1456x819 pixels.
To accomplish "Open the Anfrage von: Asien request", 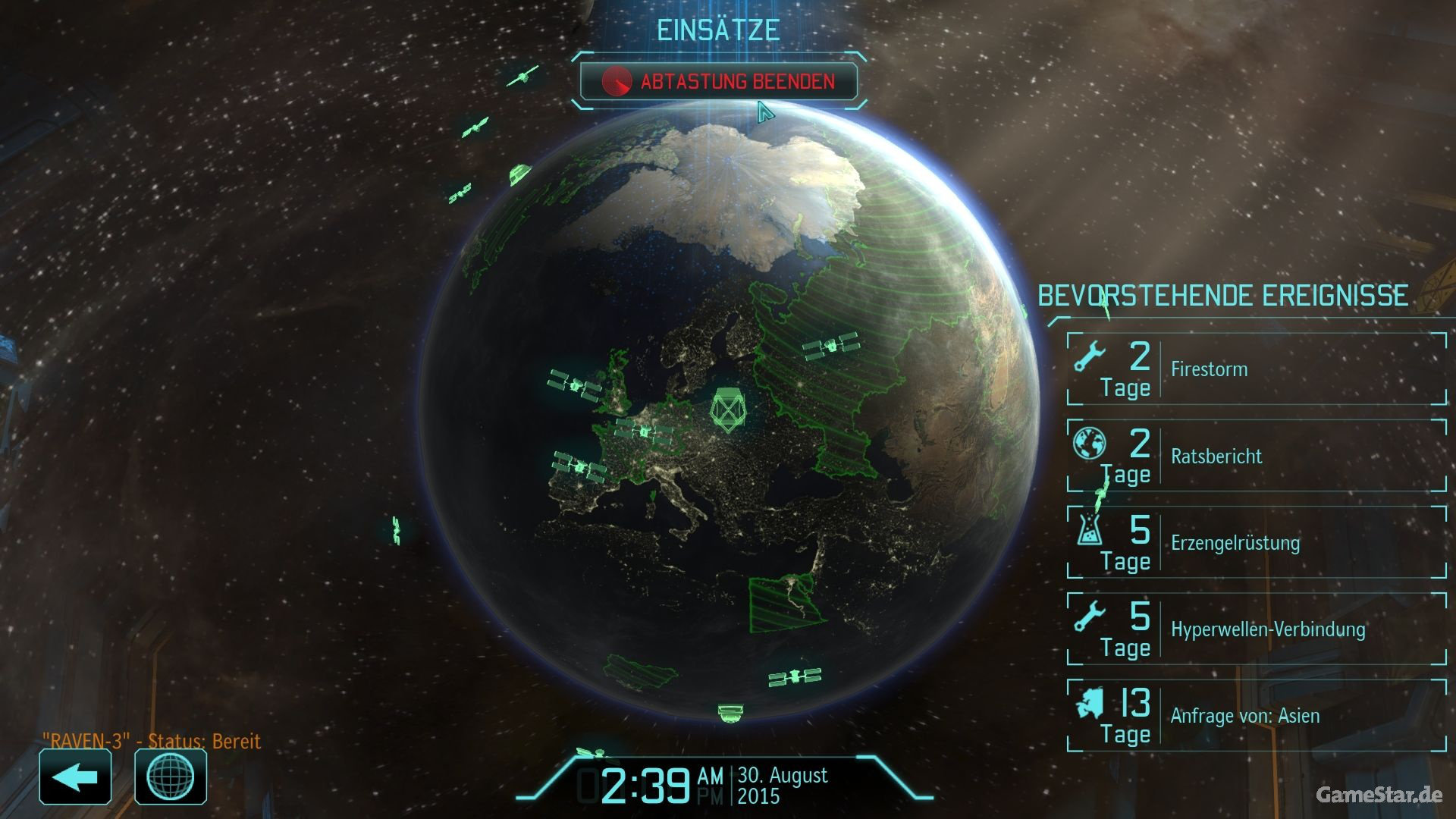I will pos(1256,715).
